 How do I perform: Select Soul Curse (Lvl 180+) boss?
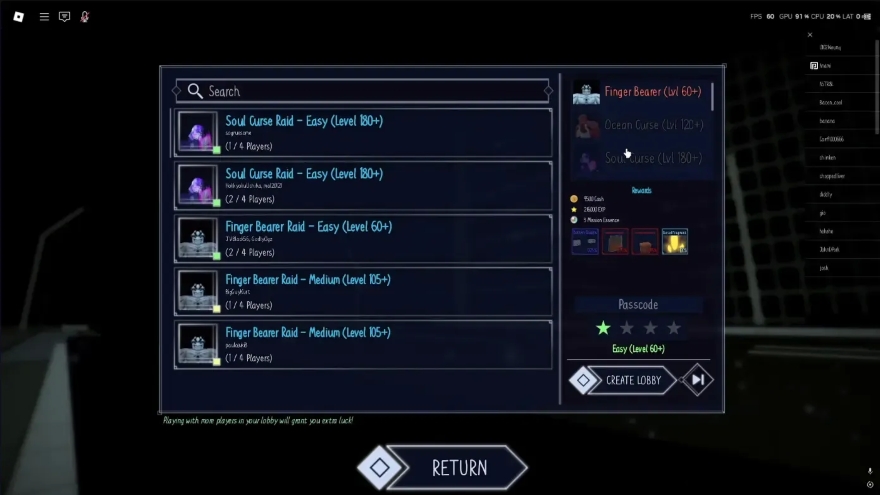click(643, 158)
